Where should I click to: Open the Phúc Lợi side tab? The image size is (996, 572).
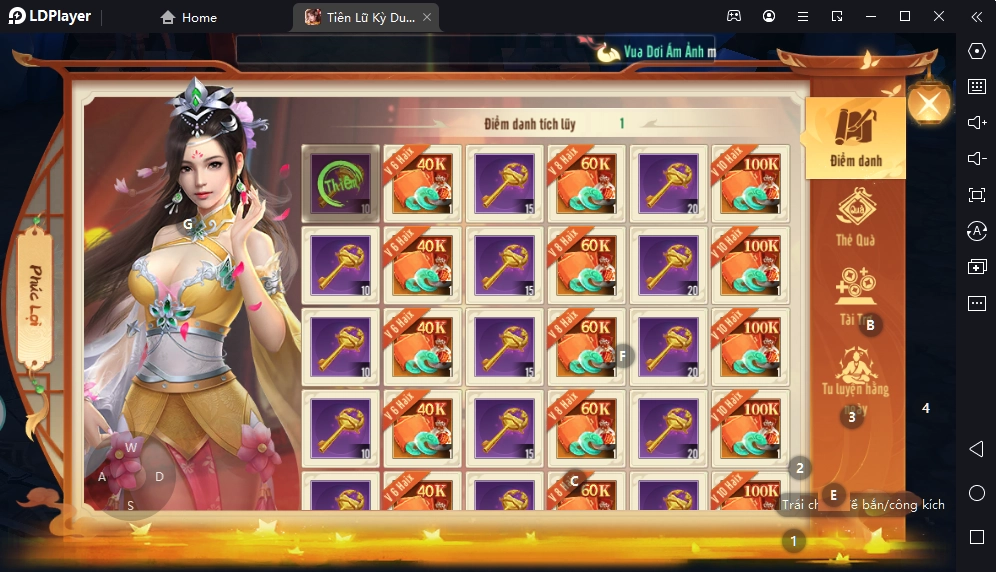coord(36,300)
